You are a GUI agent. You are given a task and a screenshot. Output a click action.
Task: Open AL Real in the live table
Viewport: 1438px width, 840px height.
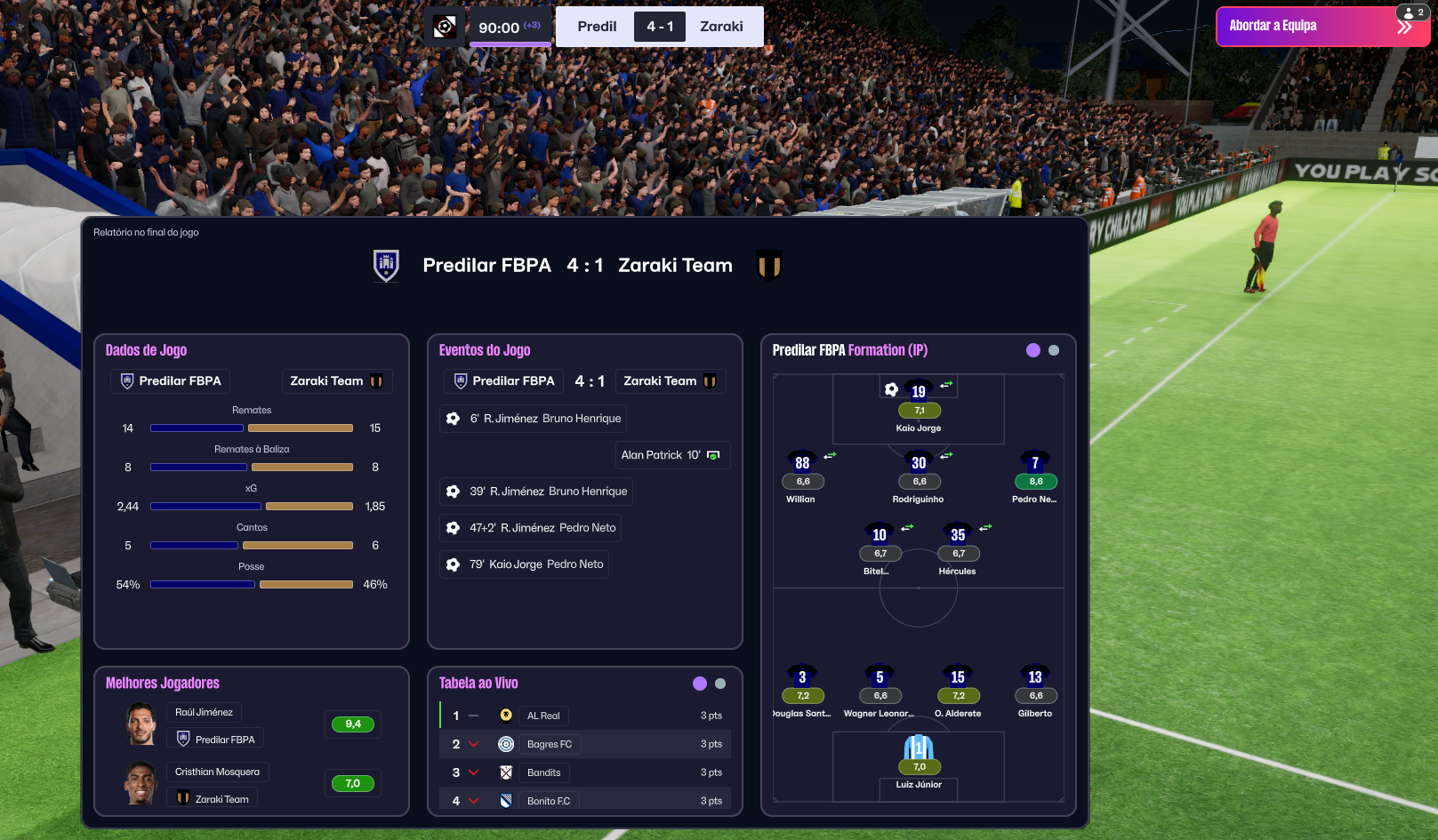coord(543,716)
